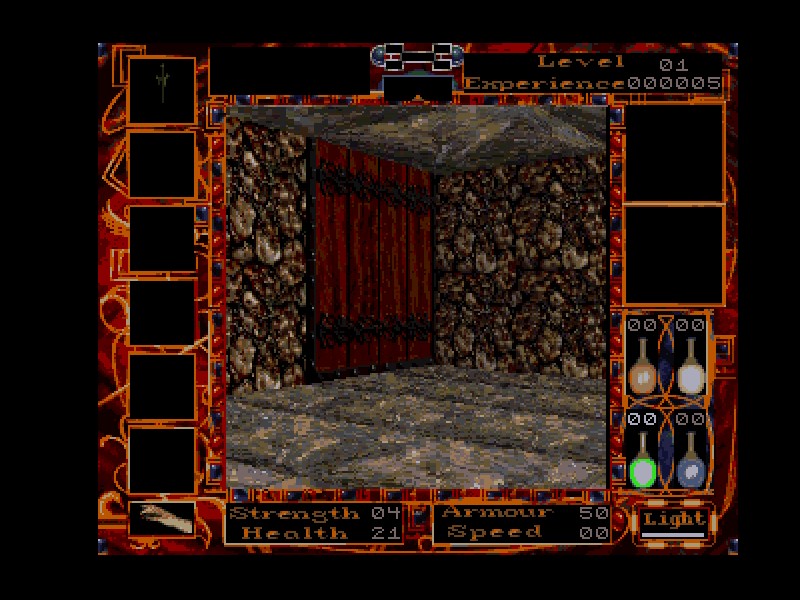Viewport: 800px width, 600px height.
Task: Activate the Light spell button
Action: click(x=672, y=521)
